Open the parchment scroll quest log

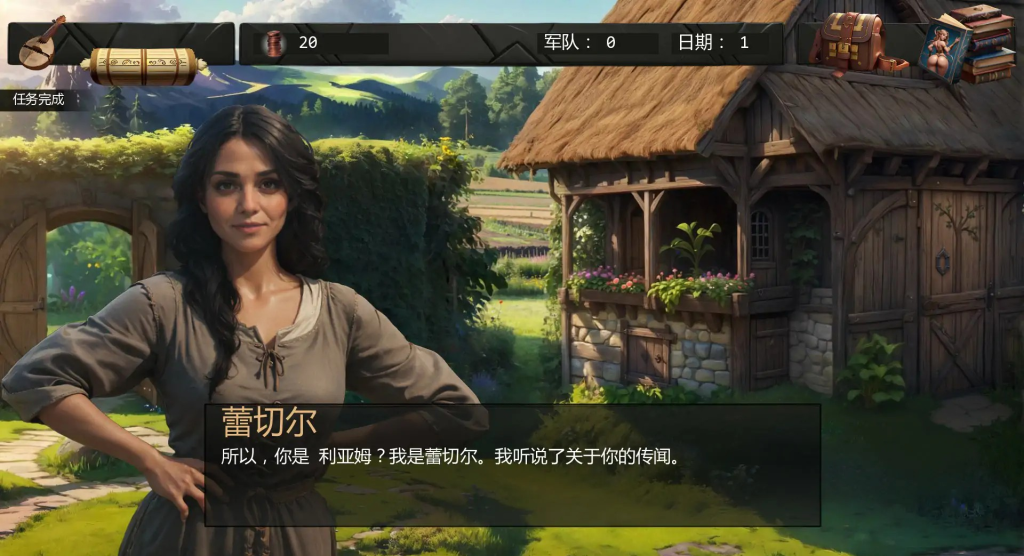(144, 66)
